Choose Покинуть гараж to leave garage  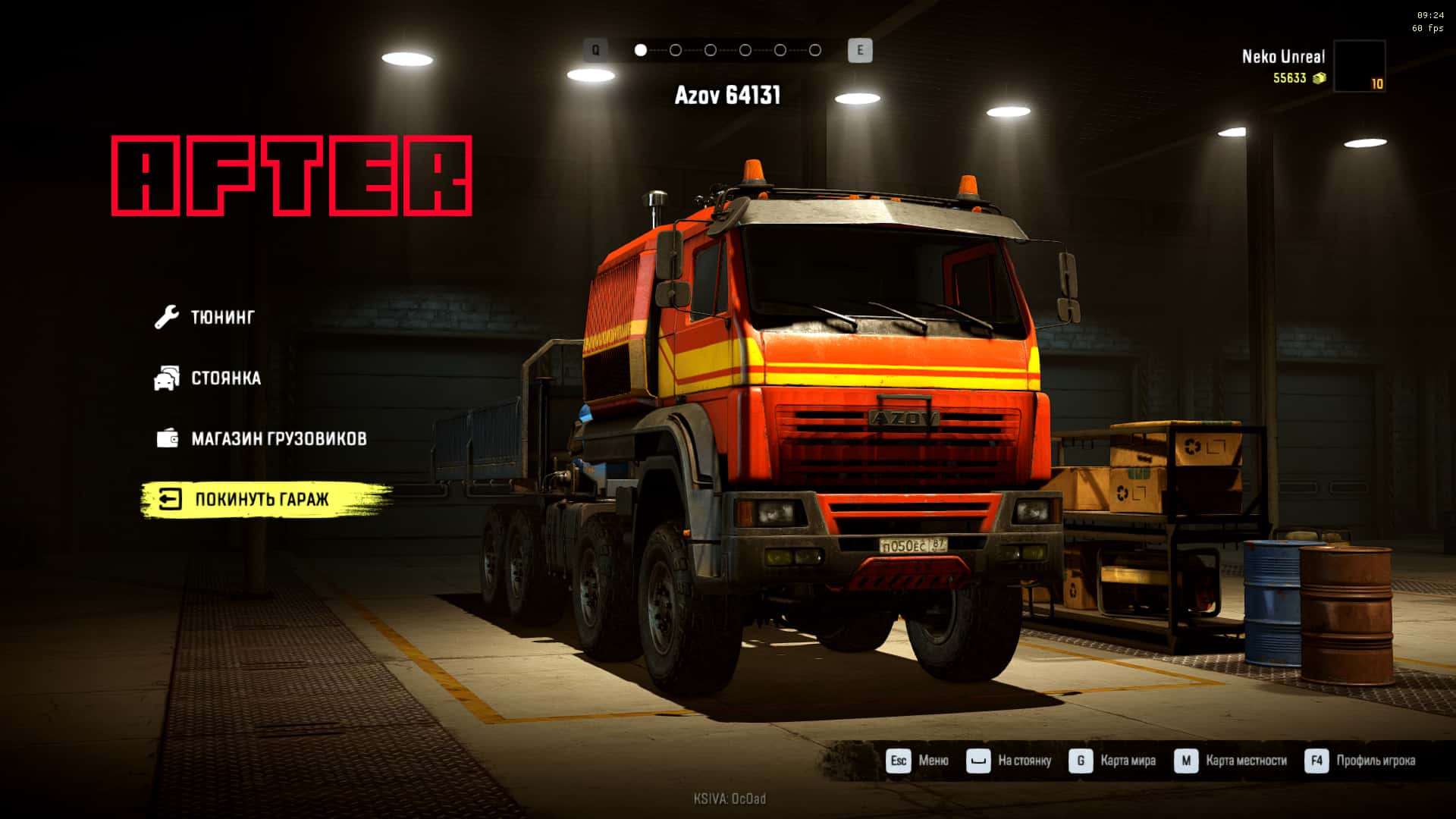tap(261, 499)
